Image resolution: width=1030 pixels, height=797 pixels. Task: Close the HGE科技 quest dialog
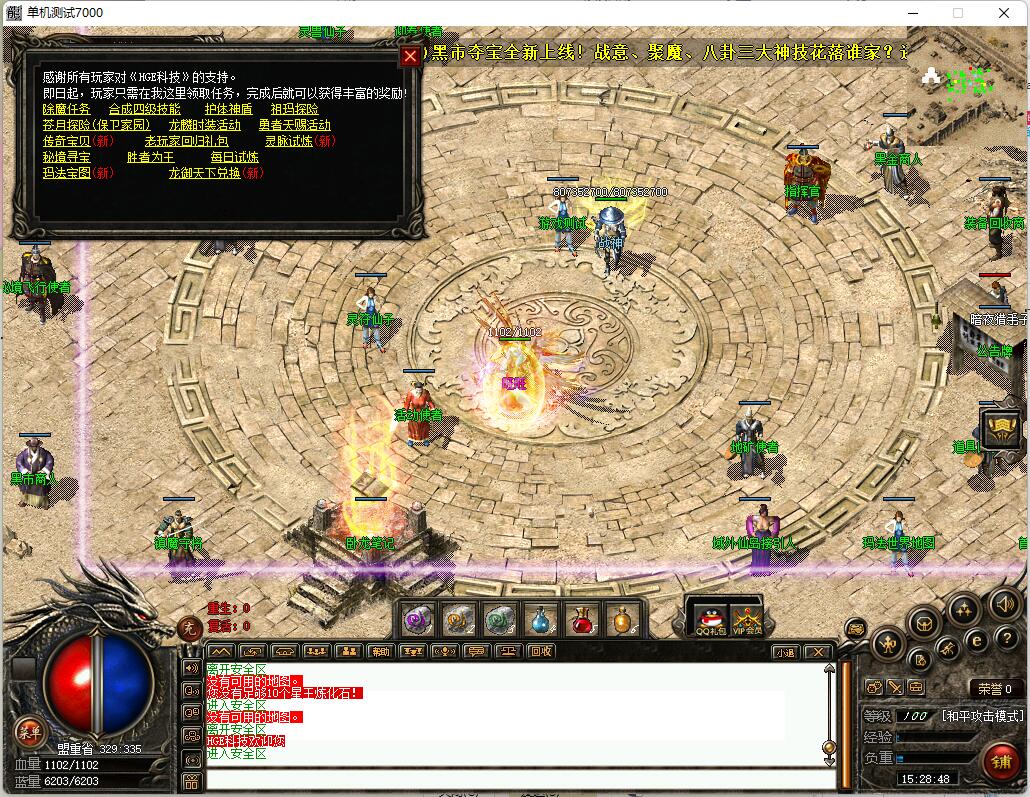click(x=410, y=57)
